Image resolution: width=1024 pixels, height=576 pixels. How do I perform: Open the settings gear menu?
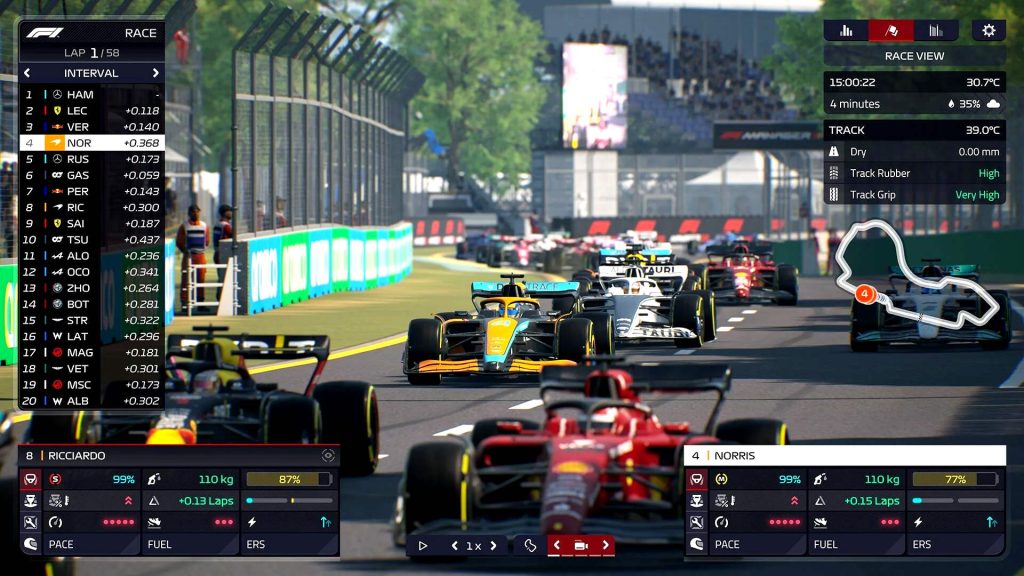[x=988, y=30]
